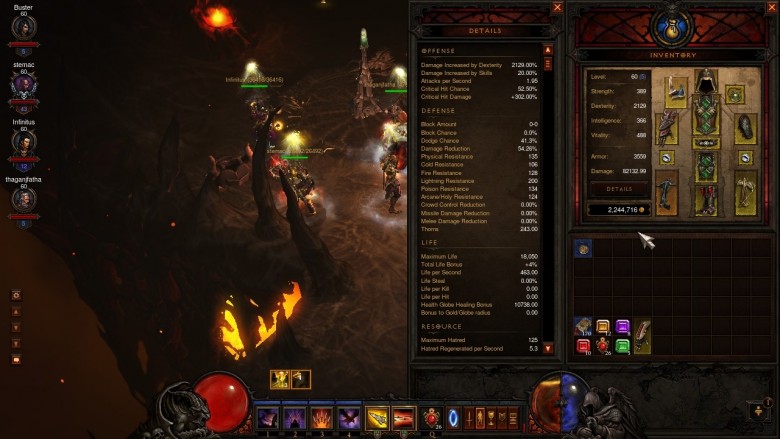780x439 pixels.
Task: Activate skill in hotbar slot 1
Action: coord(267,417)
